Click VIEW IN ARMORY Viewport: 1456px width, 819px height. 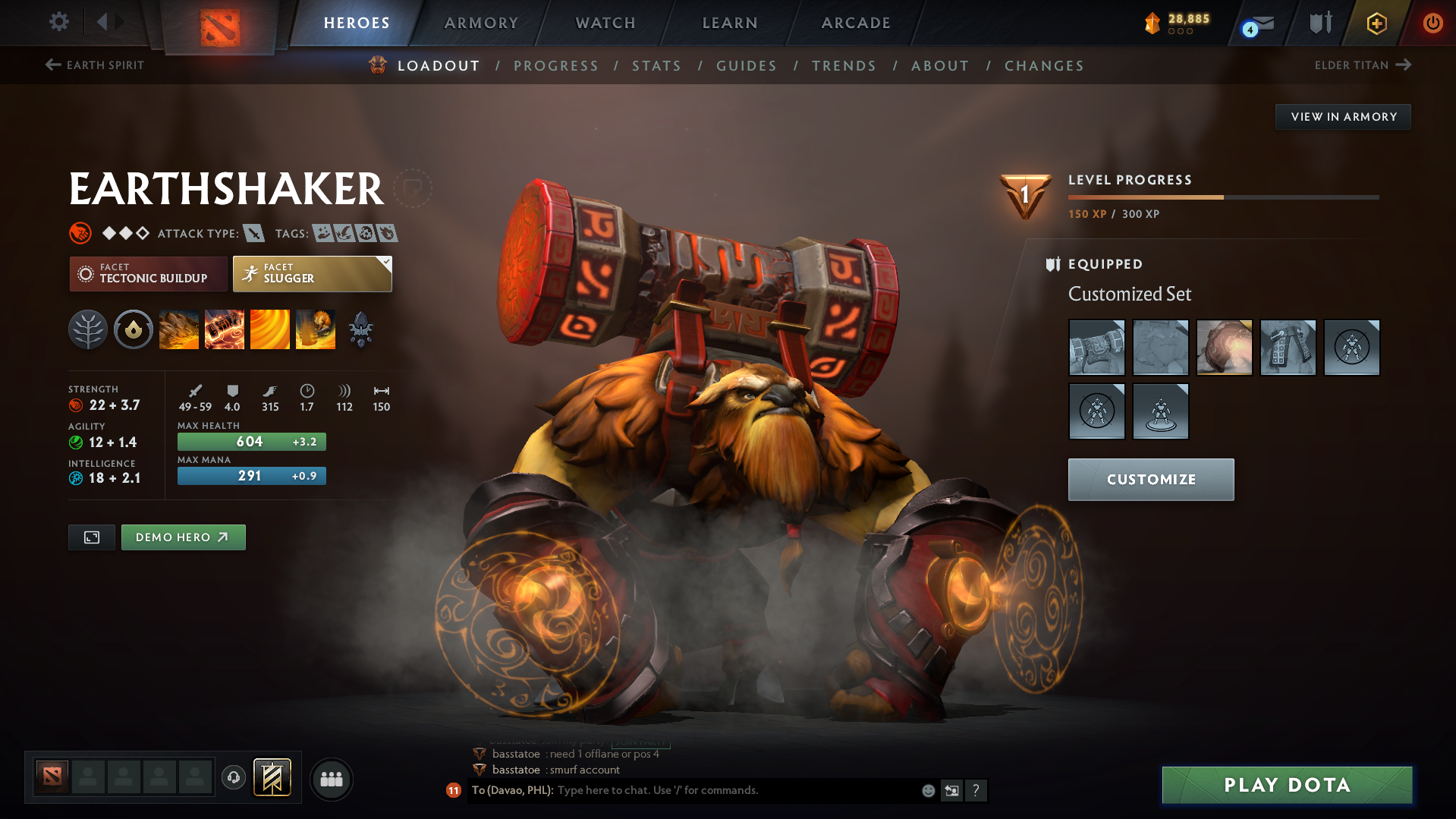coord(1343,116)
